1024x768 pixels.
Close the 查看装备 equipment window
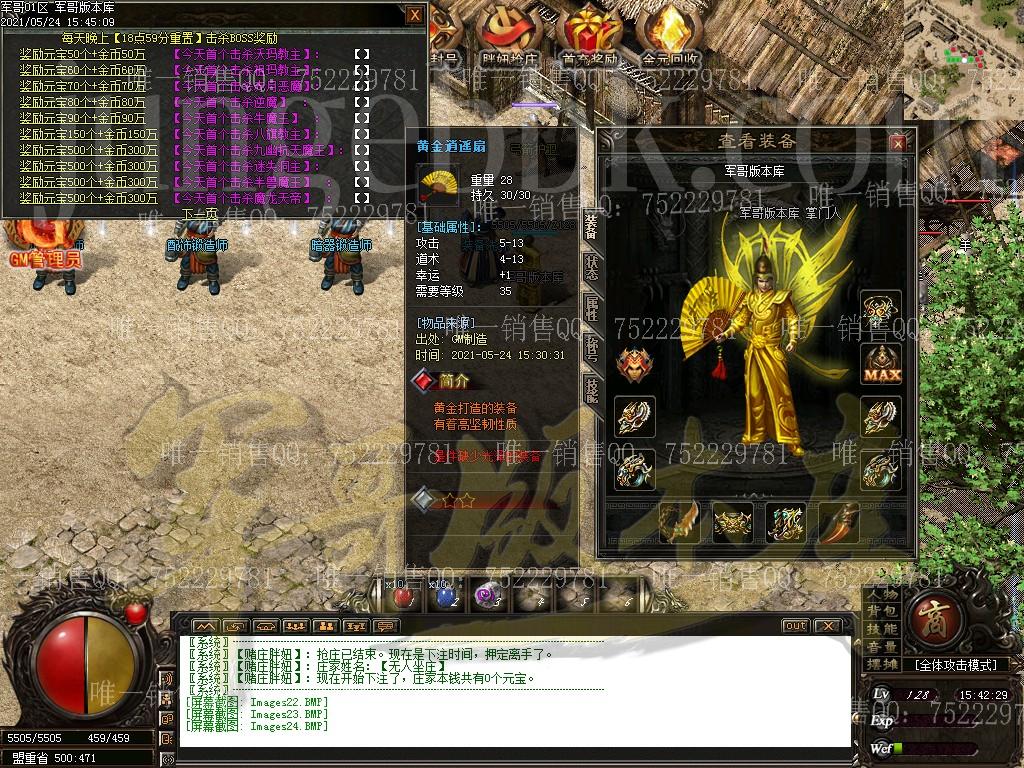coord(898,143)
